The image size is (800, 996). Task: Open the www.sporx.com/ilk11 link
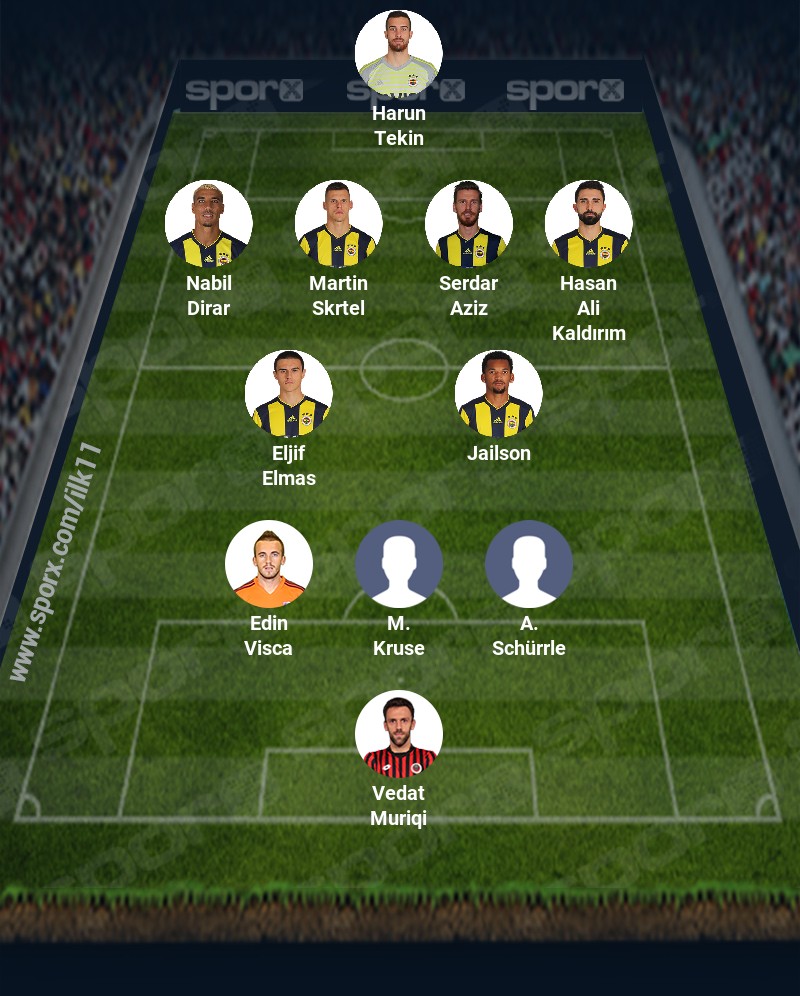(57, 562)
